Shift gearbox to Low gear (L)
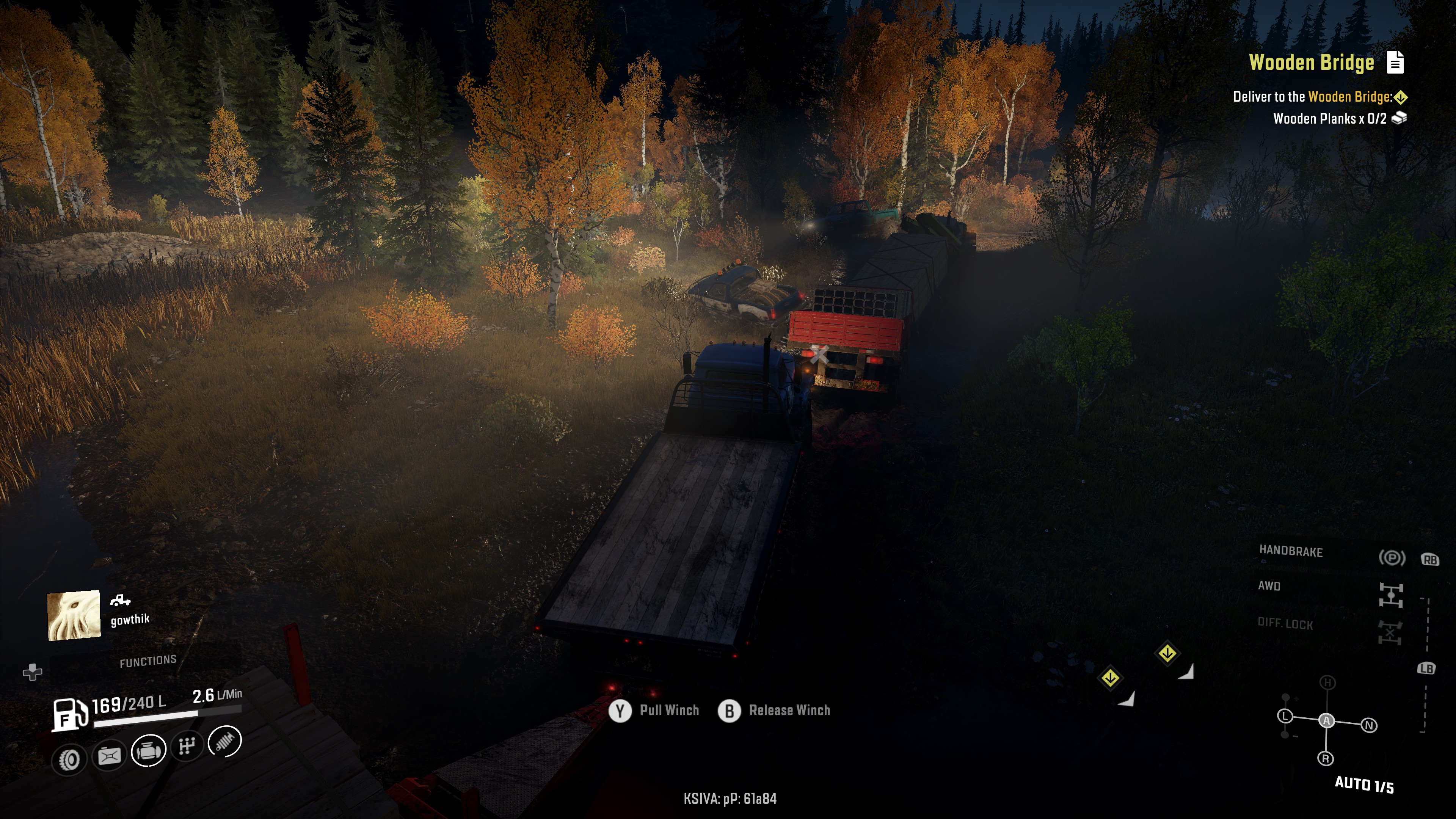Screen dimensions: 1456x819 pyautogui.click(x=1285, y=716)
